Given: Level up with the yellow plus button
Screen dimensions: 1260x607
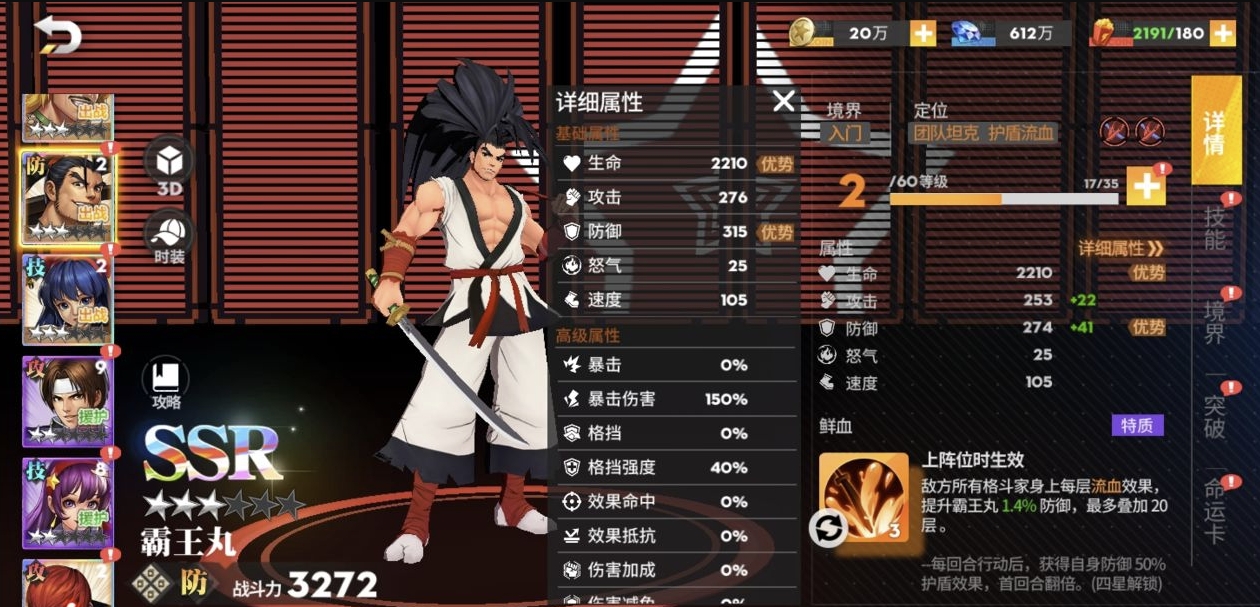Looking at the screenshot, I should click(x=1146, y=186).
